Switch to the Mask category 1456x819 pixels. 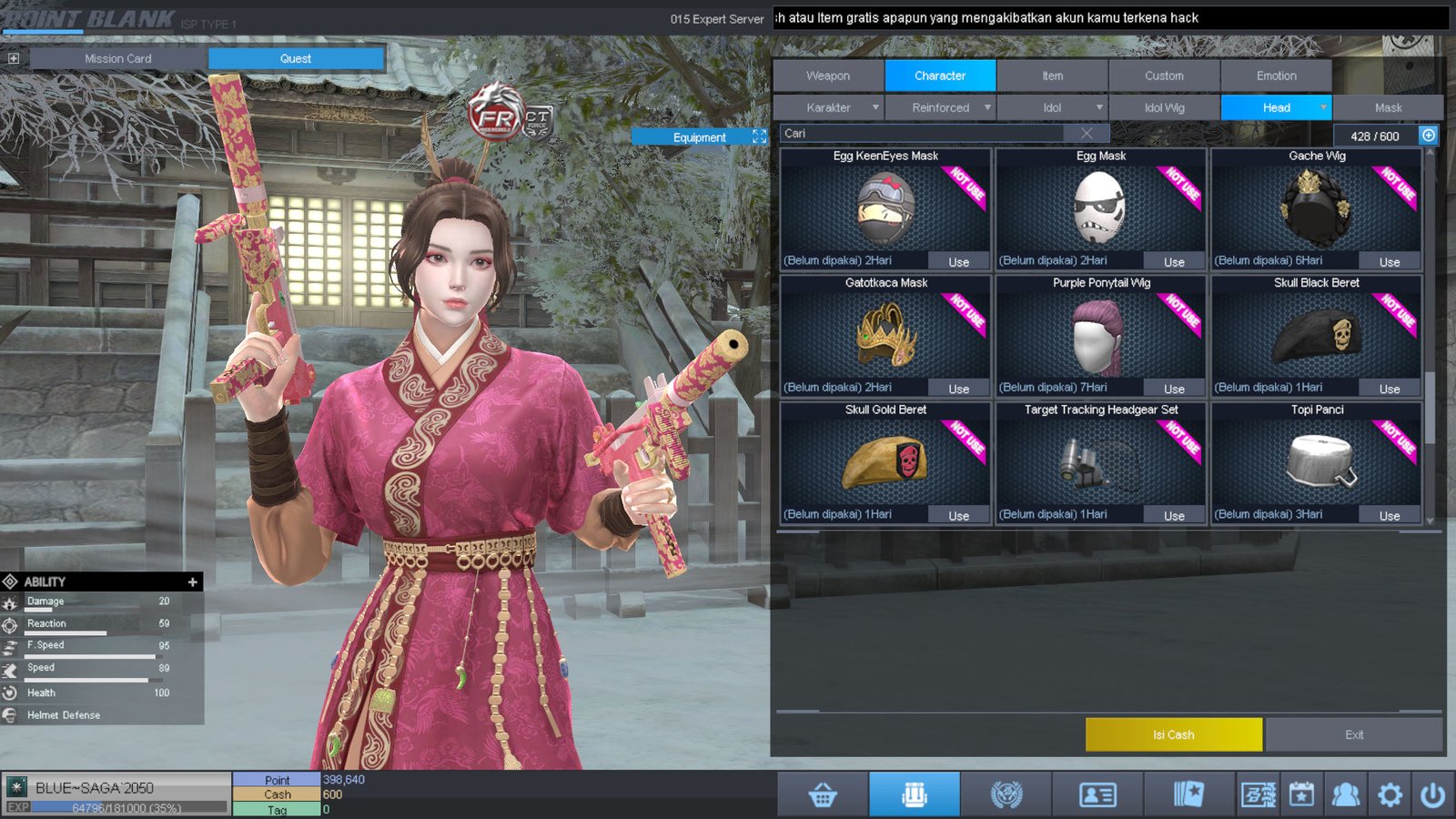click(x=1388, y=107)
